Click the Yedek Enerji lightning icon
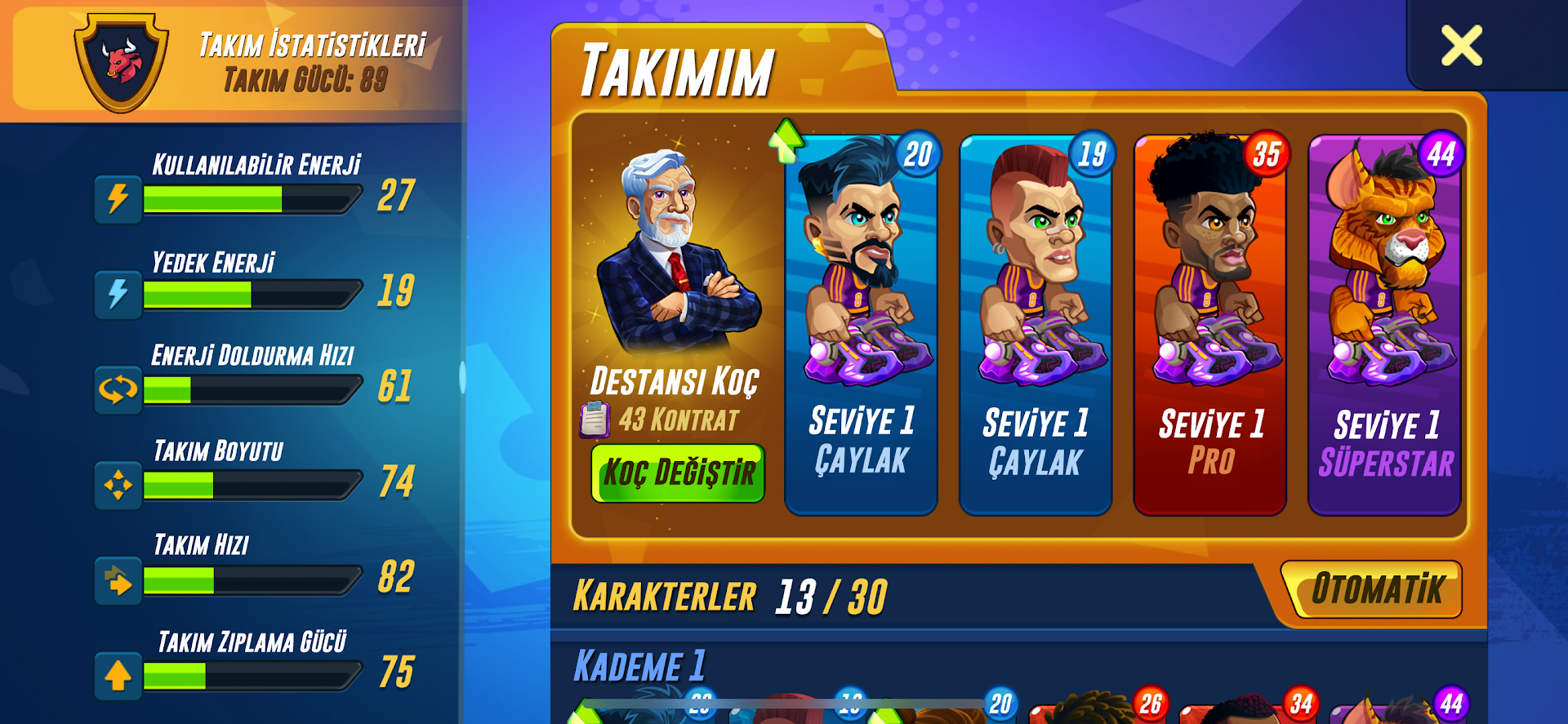This screenshot has width=1568, height=724. coord(117,294)
